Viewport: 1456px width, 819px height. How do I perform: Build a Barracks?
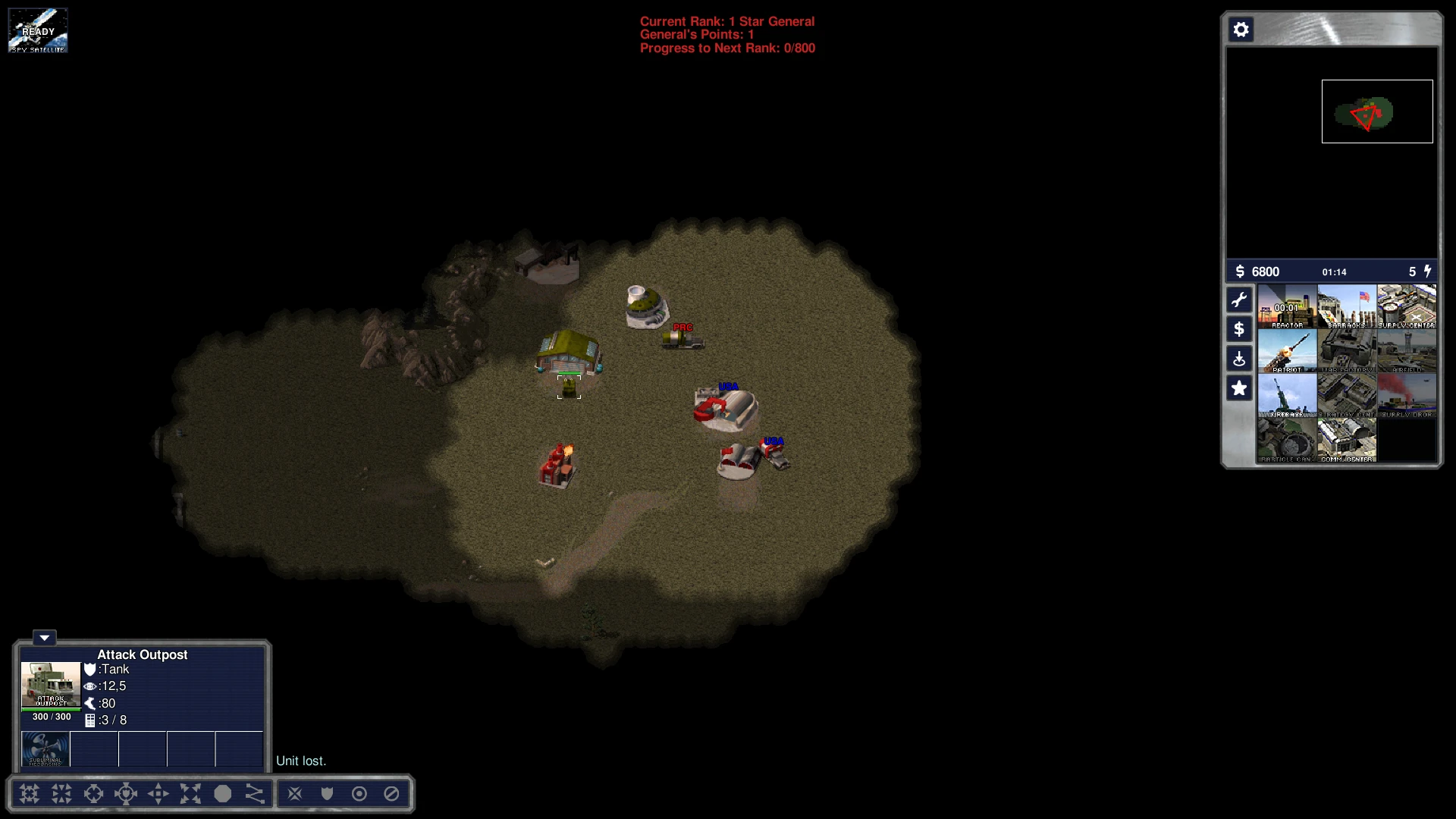tap(1347, 306)
